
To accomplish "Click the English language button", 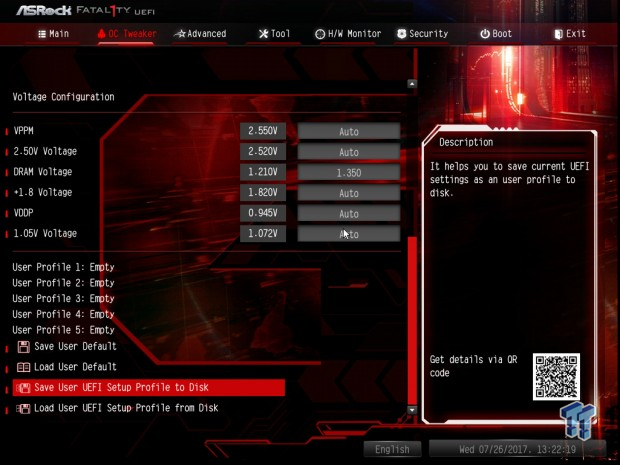I will [x=392, y=449].
